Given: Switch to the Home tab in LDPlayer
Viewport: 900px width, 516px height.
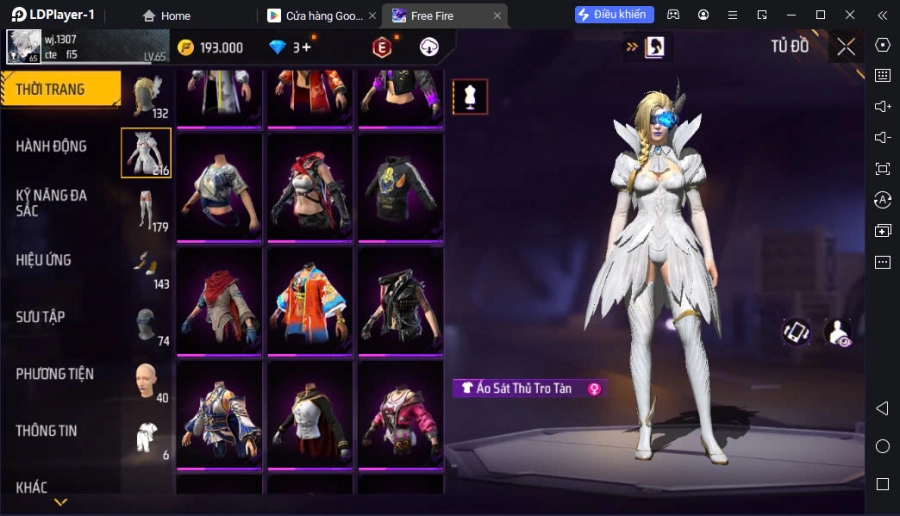Looking at the screenshot, I should [x=166, y=16].
